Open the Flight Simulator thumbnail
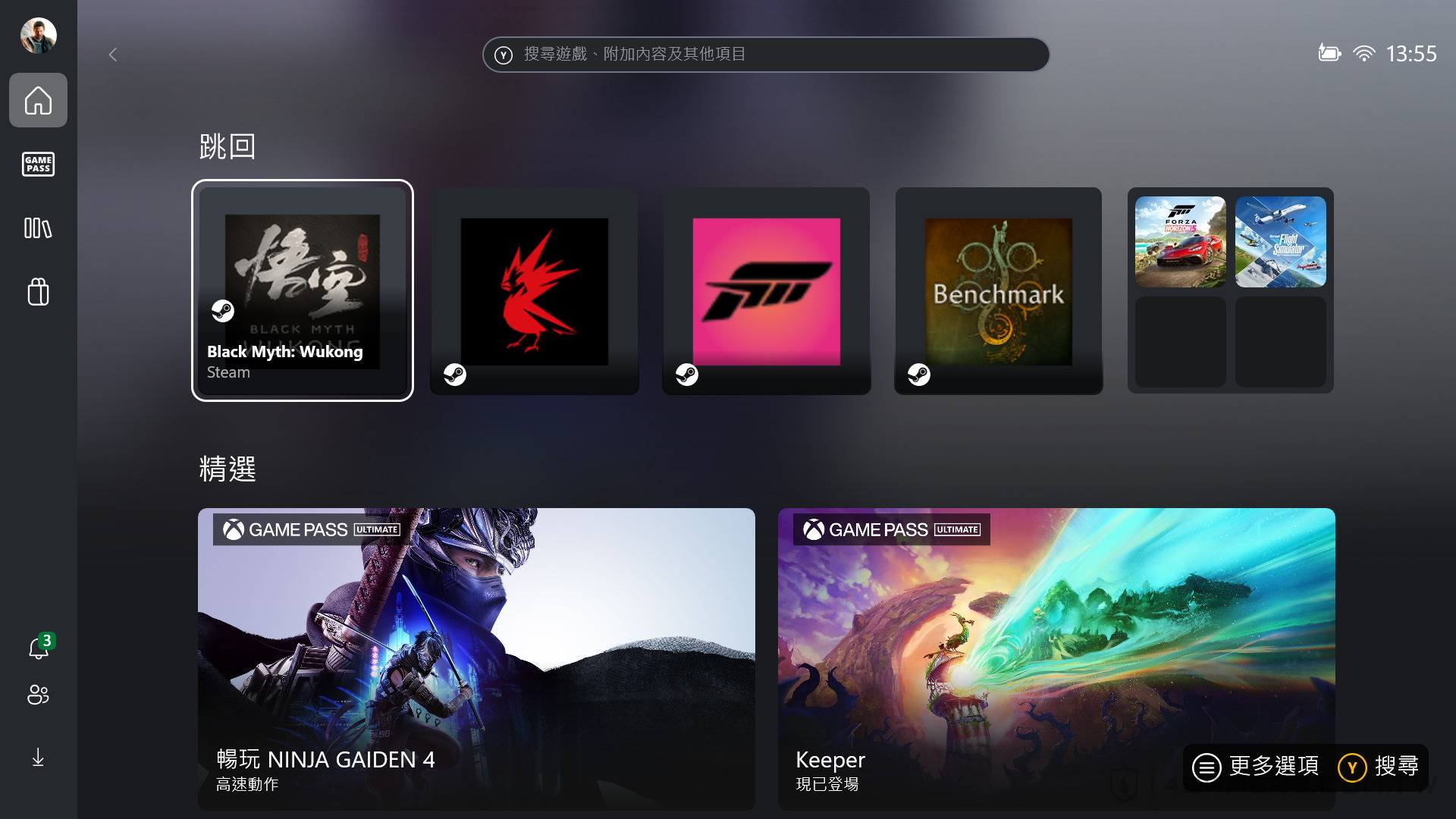 (1280, 241)
